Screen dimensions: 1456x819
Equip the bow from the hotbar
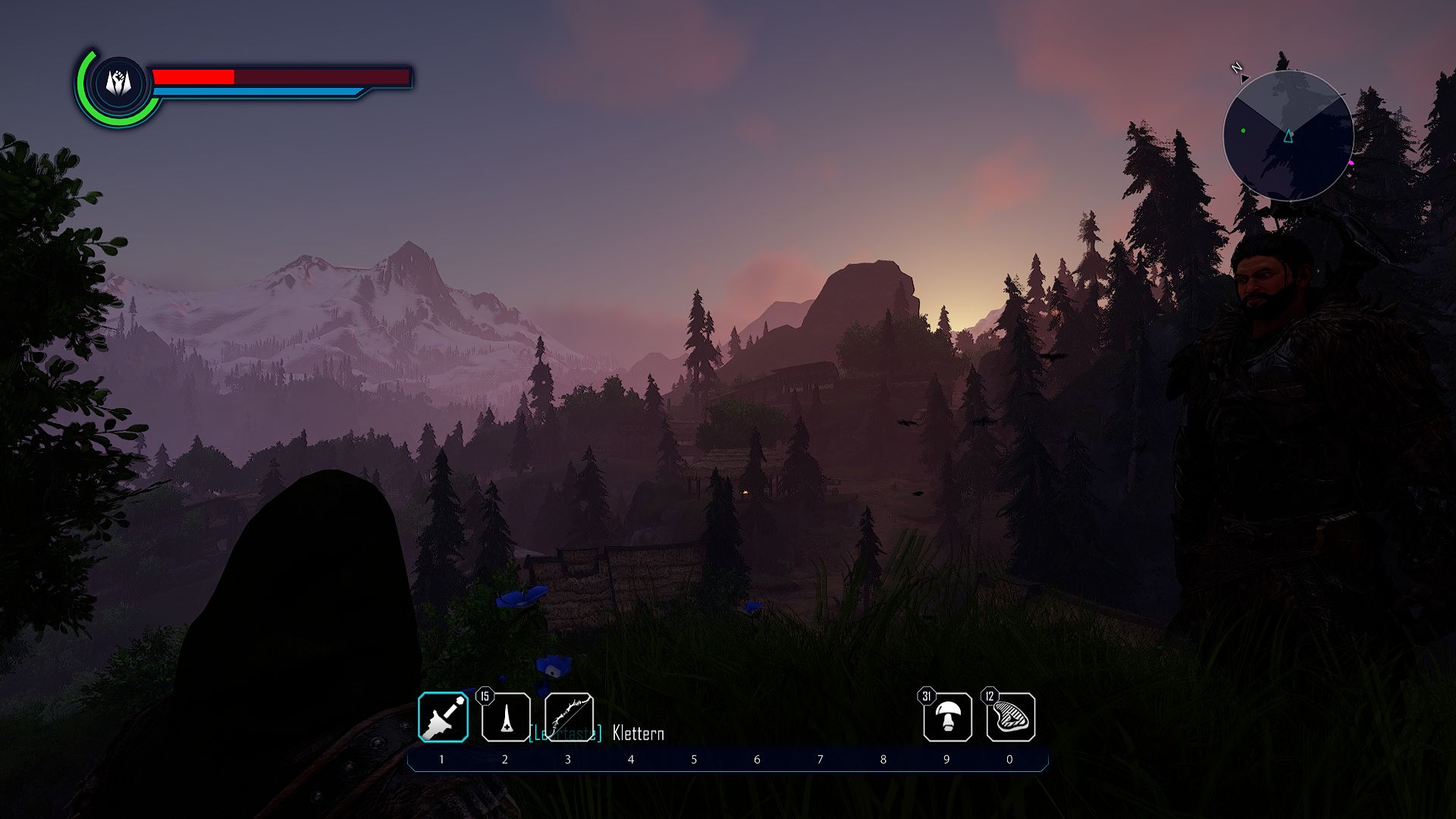(569, 717)
